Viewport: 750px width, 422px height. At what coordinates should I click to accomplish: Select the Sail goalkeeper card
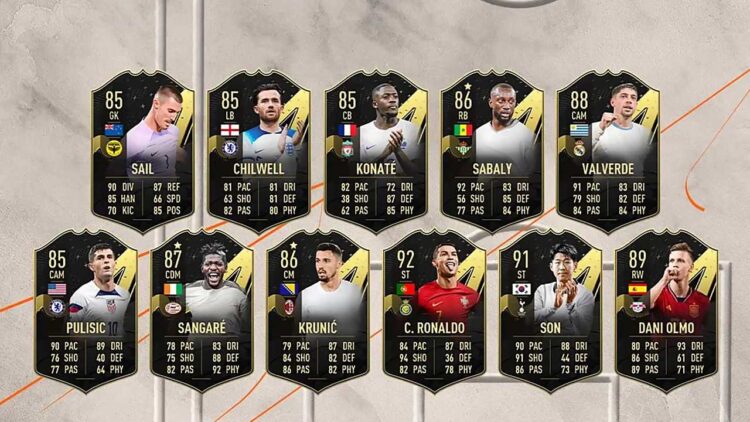click(x=142, y=151)
